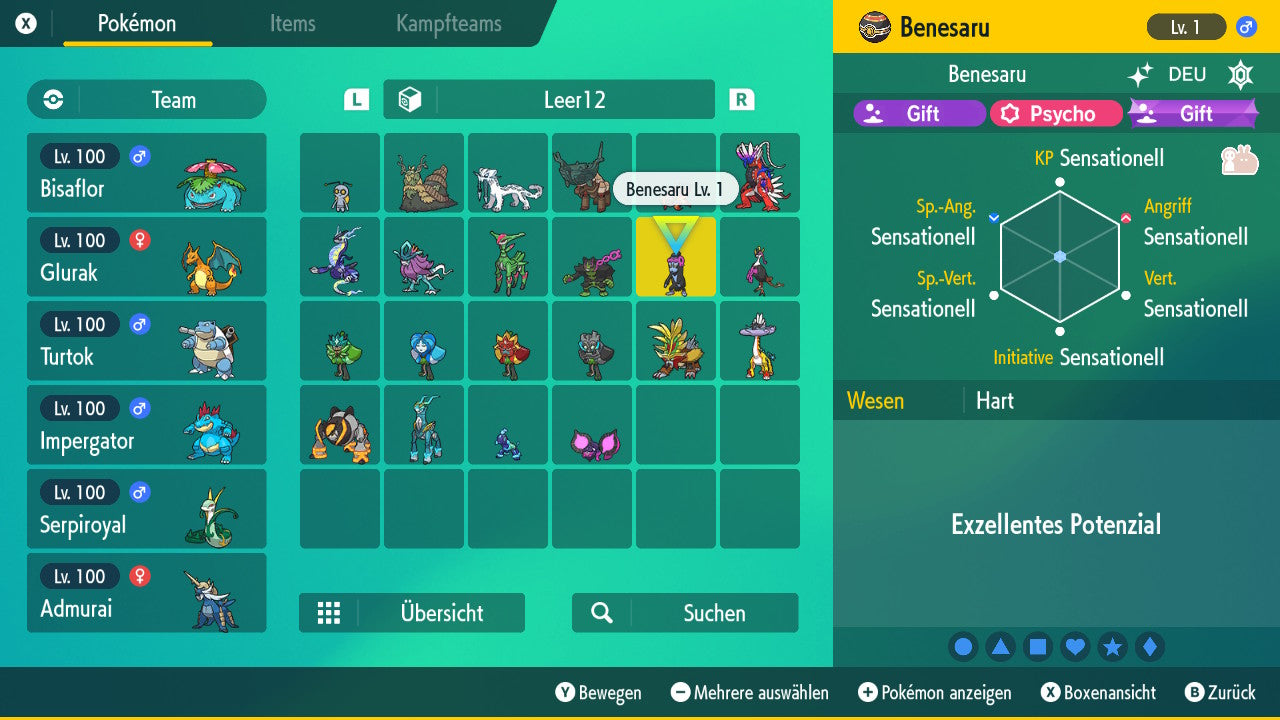Viewport: 1280px width, 720px height.
Task: Click the grid icon on the Übersicht button
Action: (330, 612)
